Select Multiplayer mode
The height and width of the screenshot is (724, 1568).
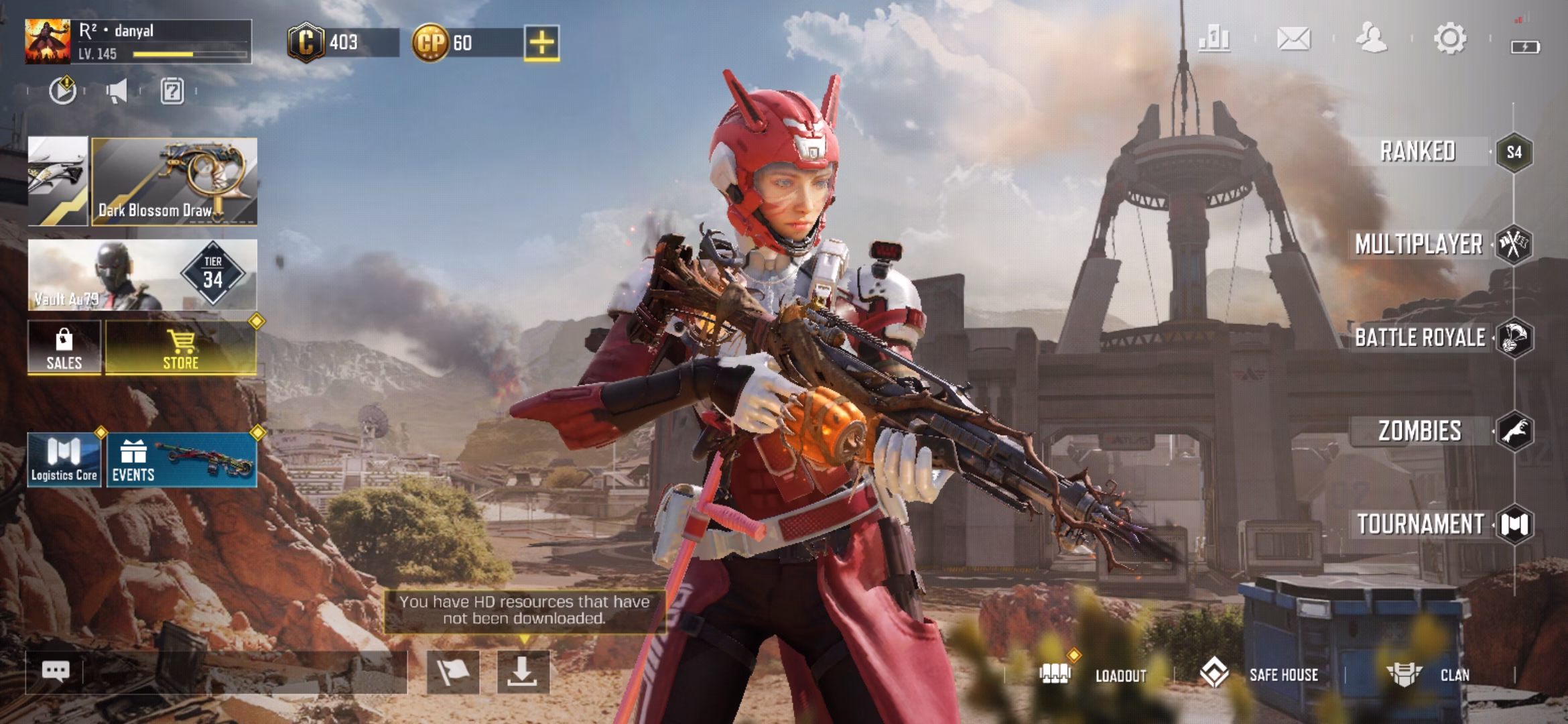click(x=1419, y=245)
